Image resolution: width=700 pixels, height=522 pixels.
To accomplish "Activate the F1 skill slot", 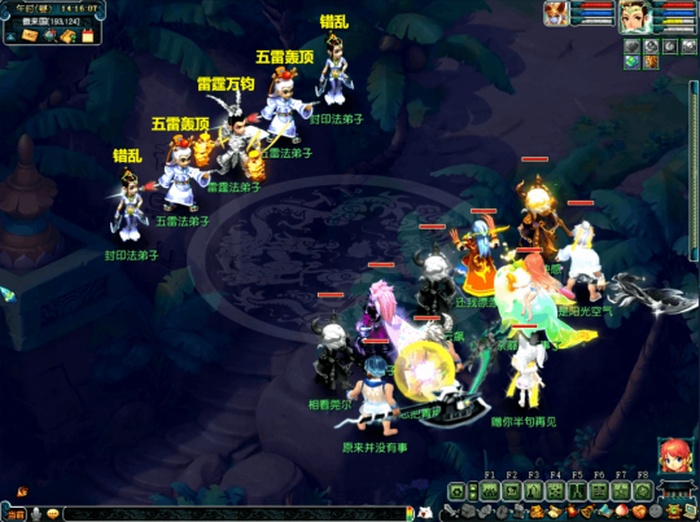I will click(490, 491).
